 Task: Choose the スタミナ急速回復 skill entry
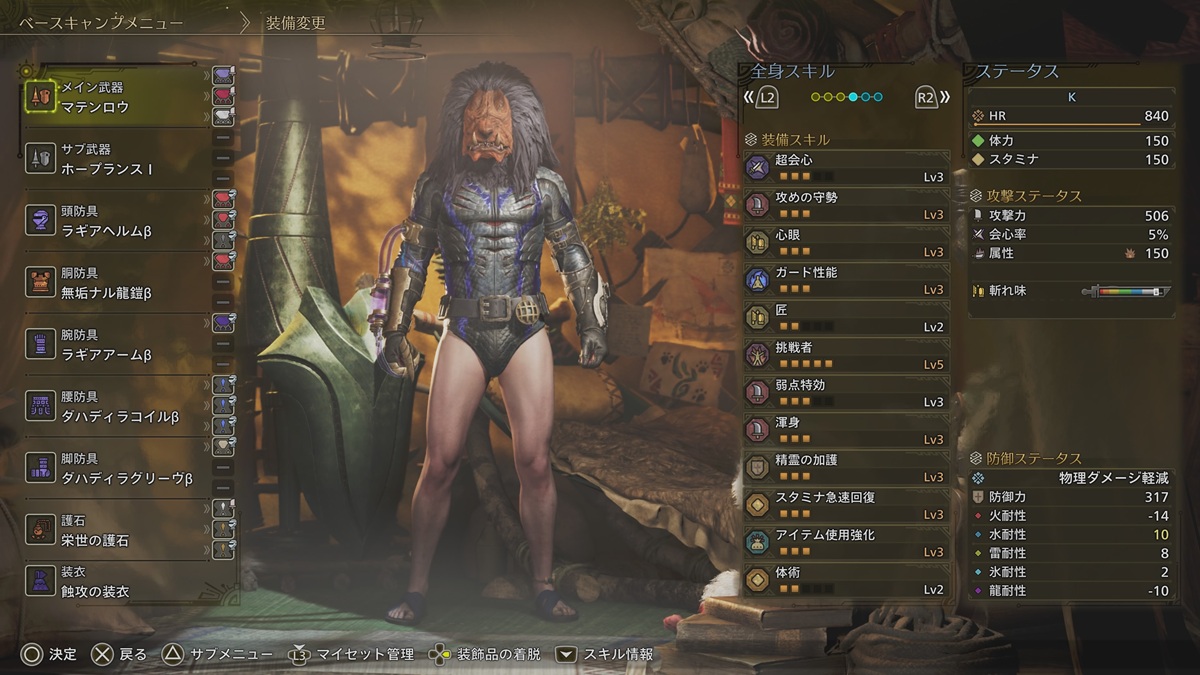(846, 505)
